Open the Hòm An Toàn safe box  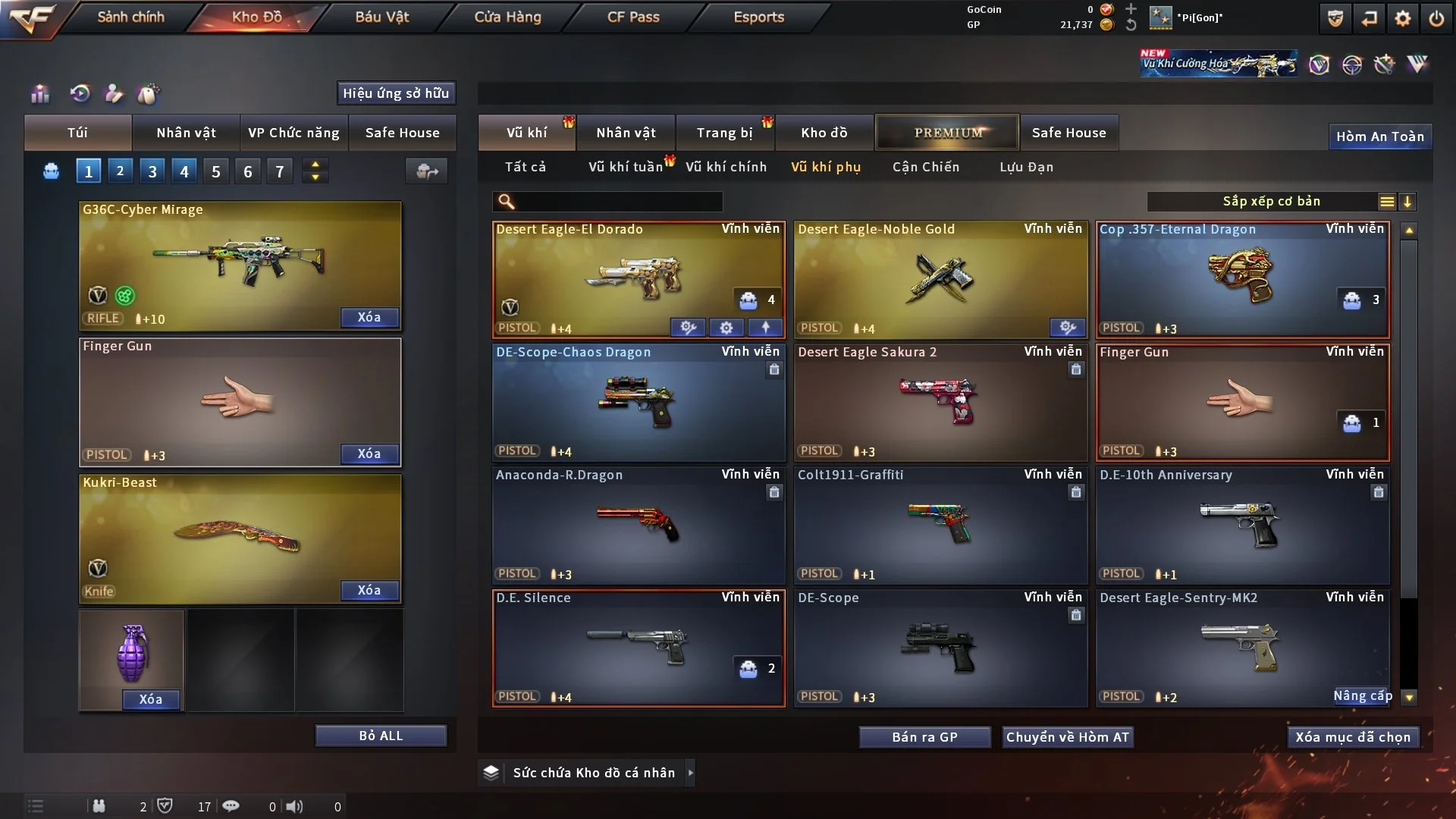1380,136
